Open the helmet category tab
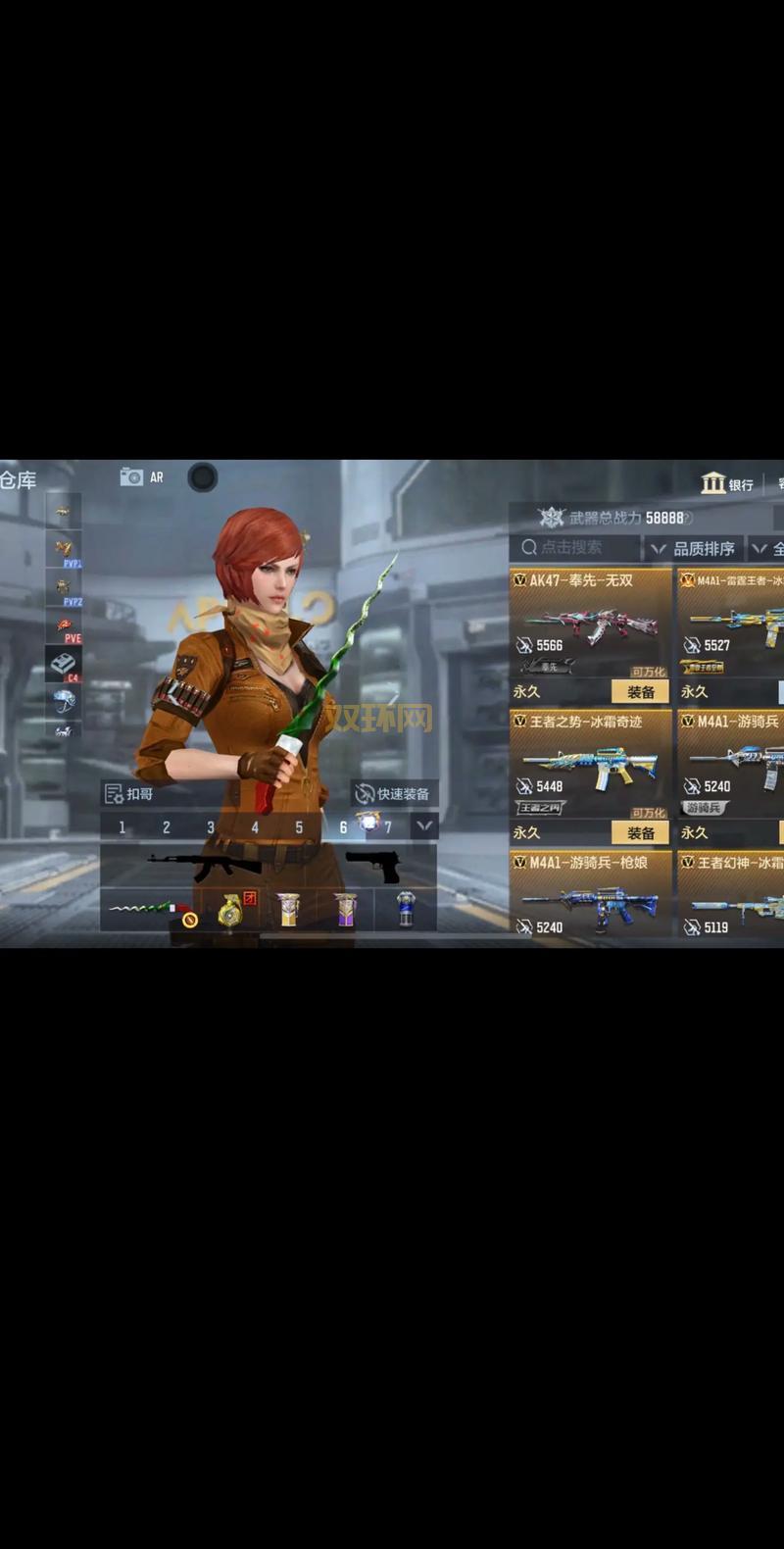 tap(64, 700)
